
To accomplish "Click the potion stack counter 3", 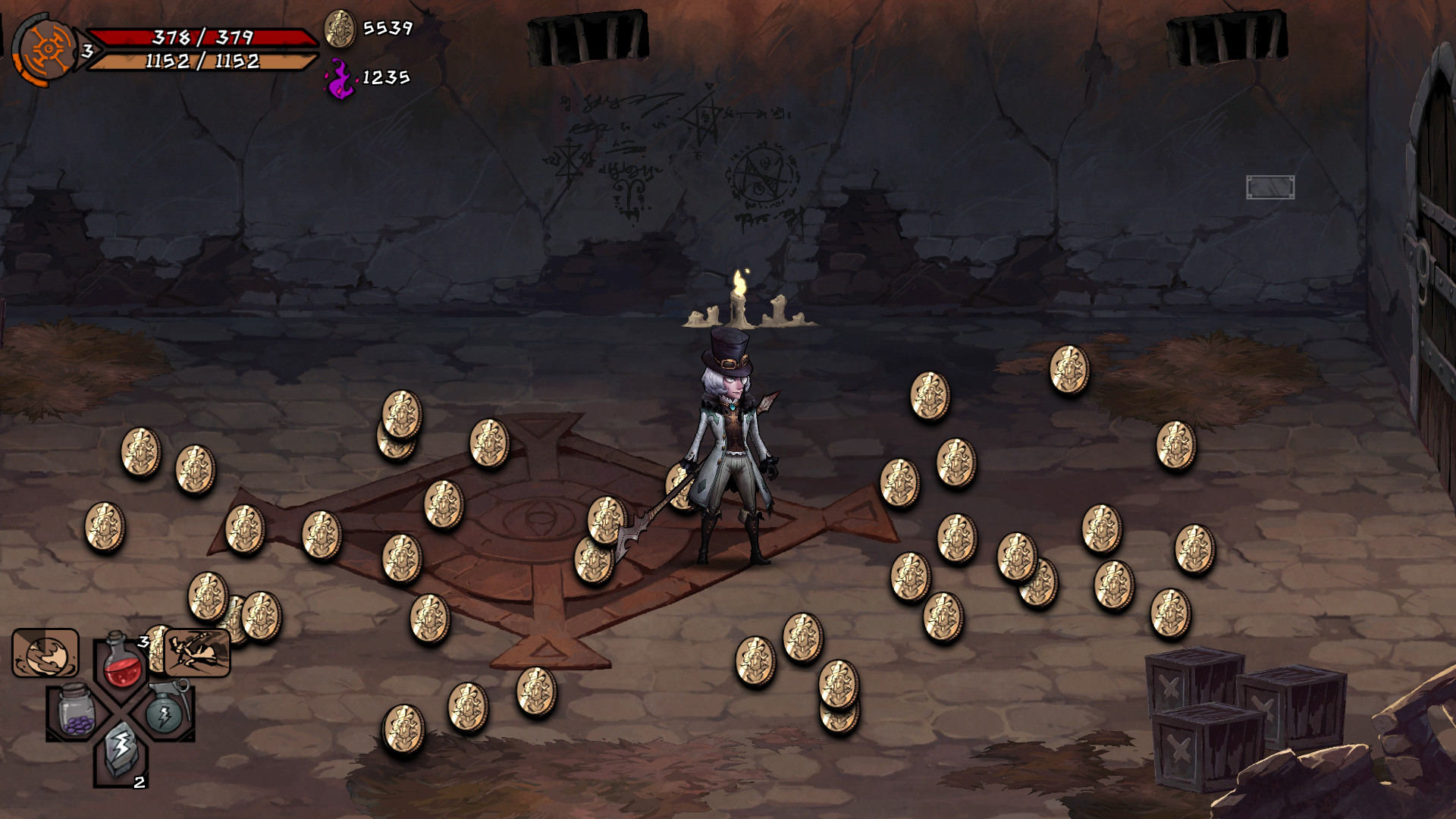I will click(143, 641).
